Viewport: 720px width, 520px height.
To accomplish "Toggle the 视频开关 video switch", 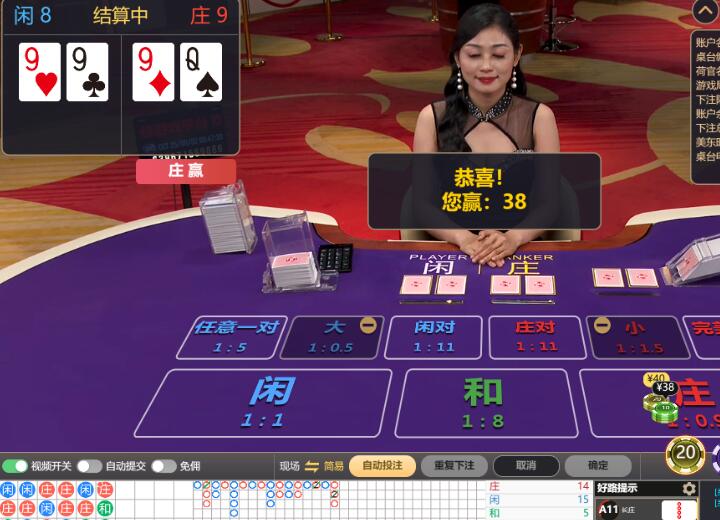I will [15, 466].
